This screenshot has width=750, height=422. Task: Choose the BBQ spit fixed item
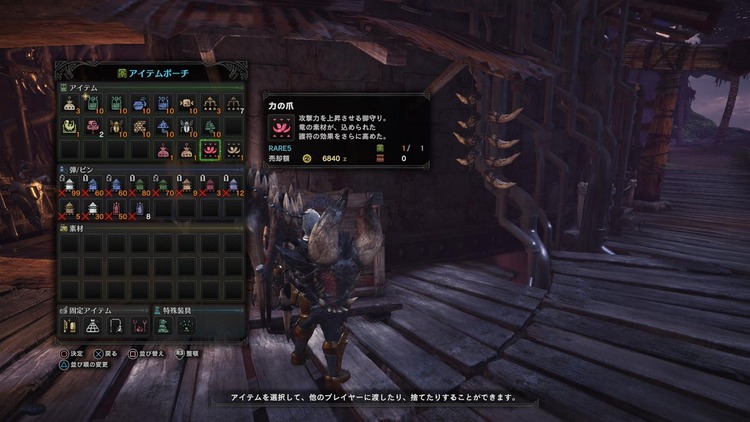click(x=140, y=326)
